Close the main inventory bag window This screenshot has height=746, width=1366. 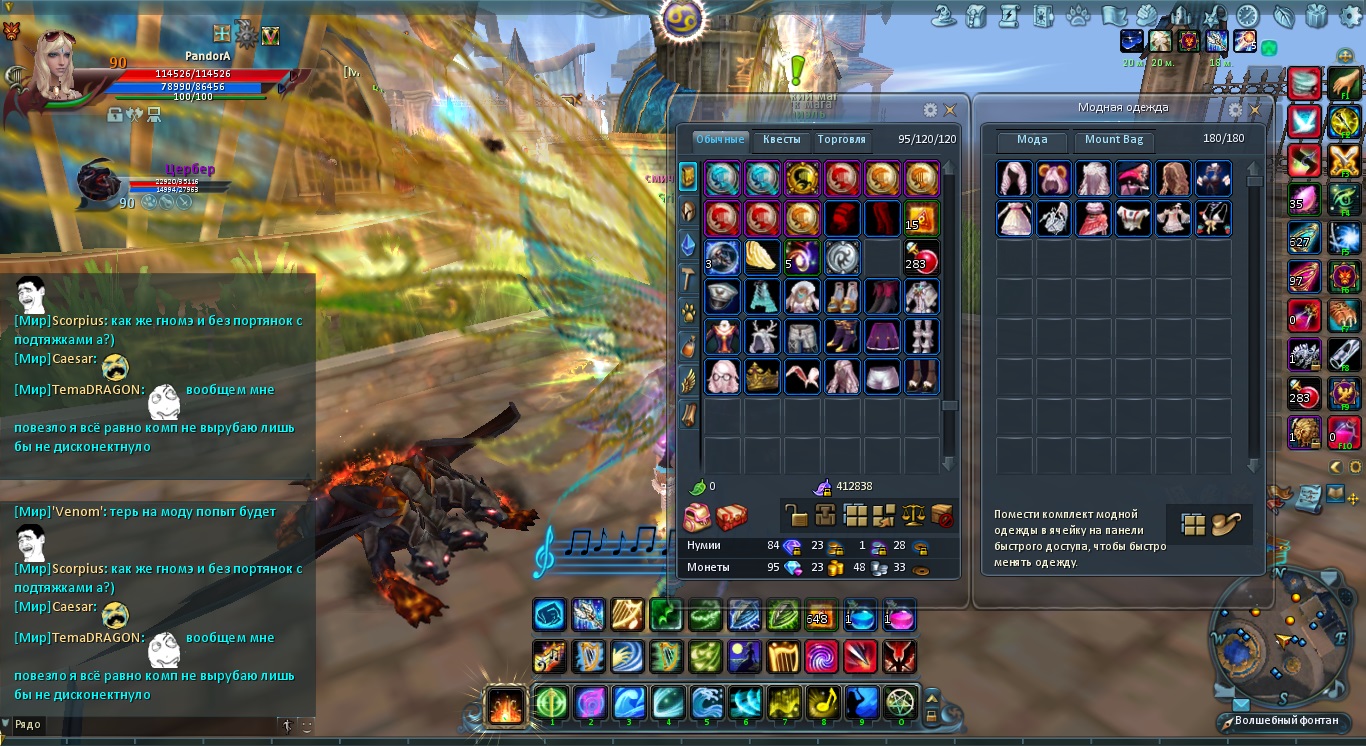(x=950, y=110)
